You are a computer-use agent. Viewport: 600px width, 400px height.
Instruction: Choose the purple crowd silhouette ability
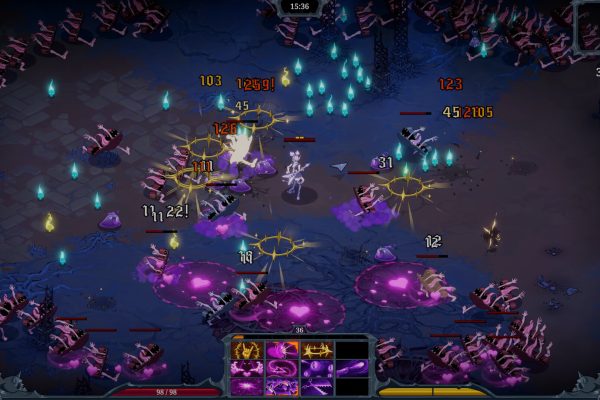(282, 386)
